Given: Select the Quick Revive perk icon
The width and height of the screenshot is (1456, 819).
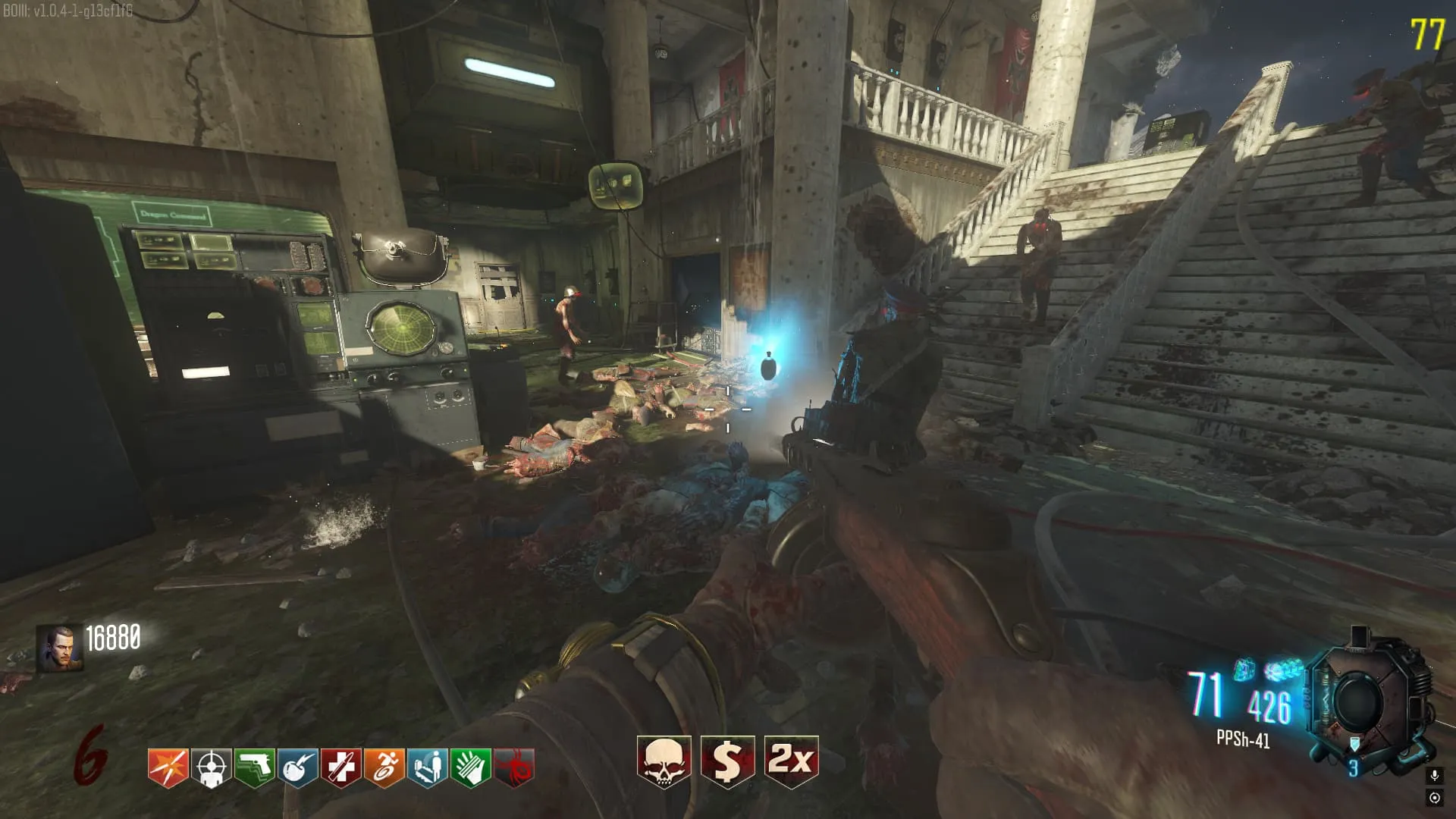Looking at the screenshot, I should tap(427, 768).
